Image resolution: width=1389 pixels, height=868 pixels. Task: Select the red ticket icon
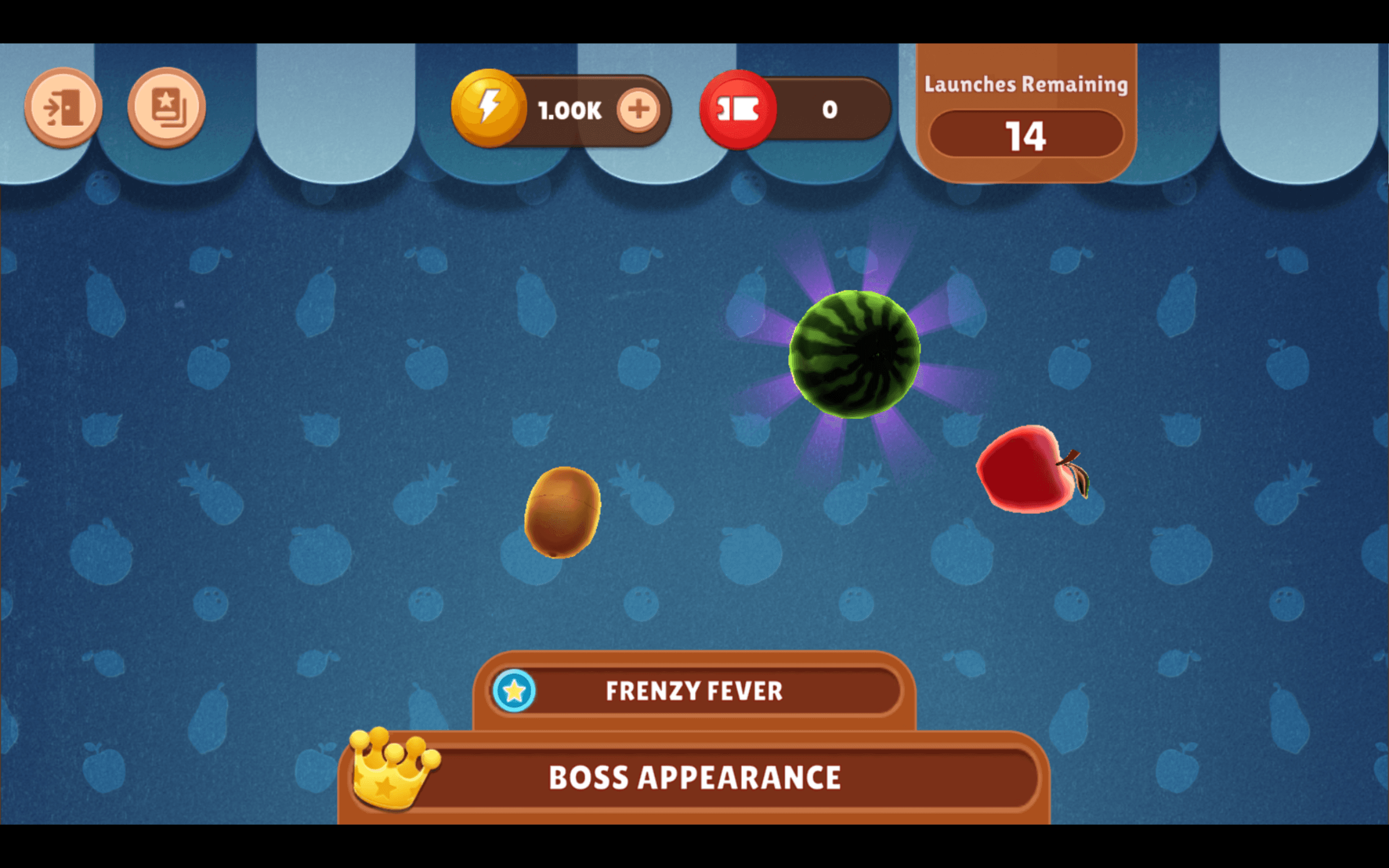tap(738, 109)
